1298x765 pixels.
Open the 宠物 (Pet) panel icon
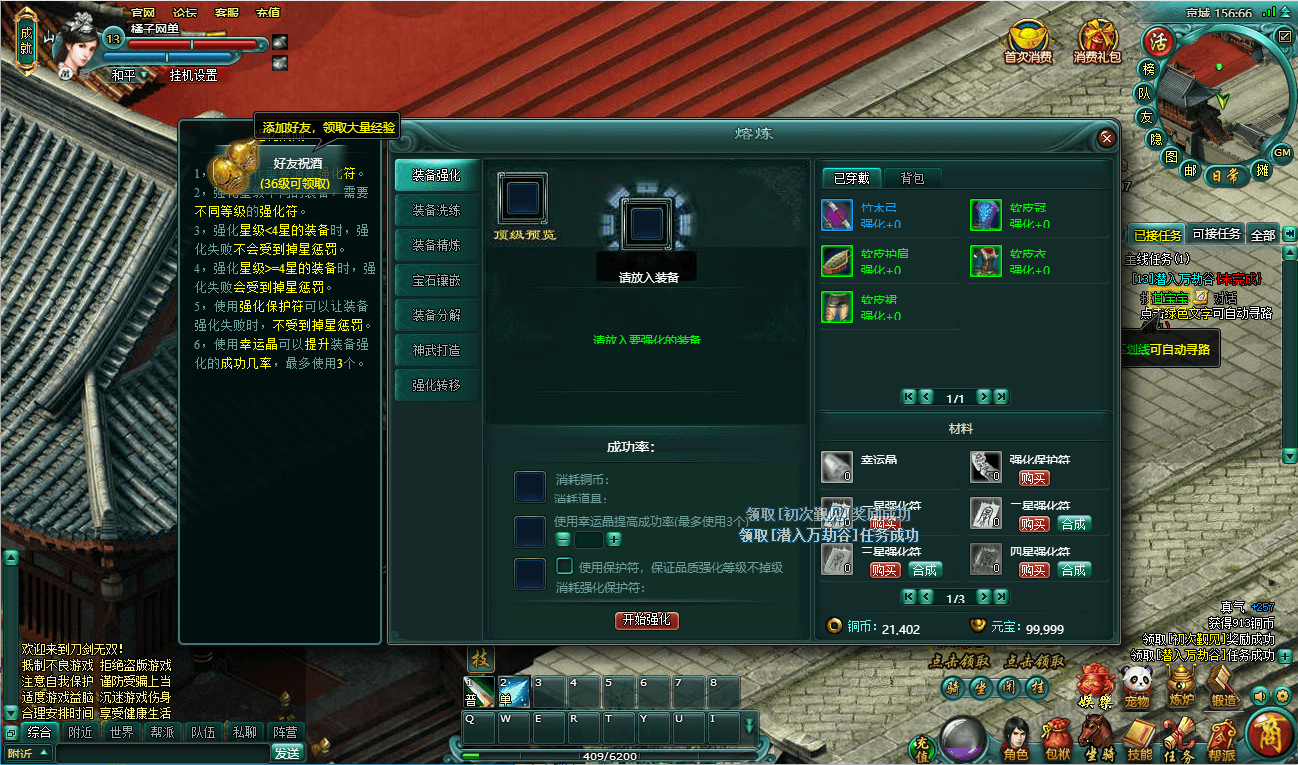pos(1134,680)
